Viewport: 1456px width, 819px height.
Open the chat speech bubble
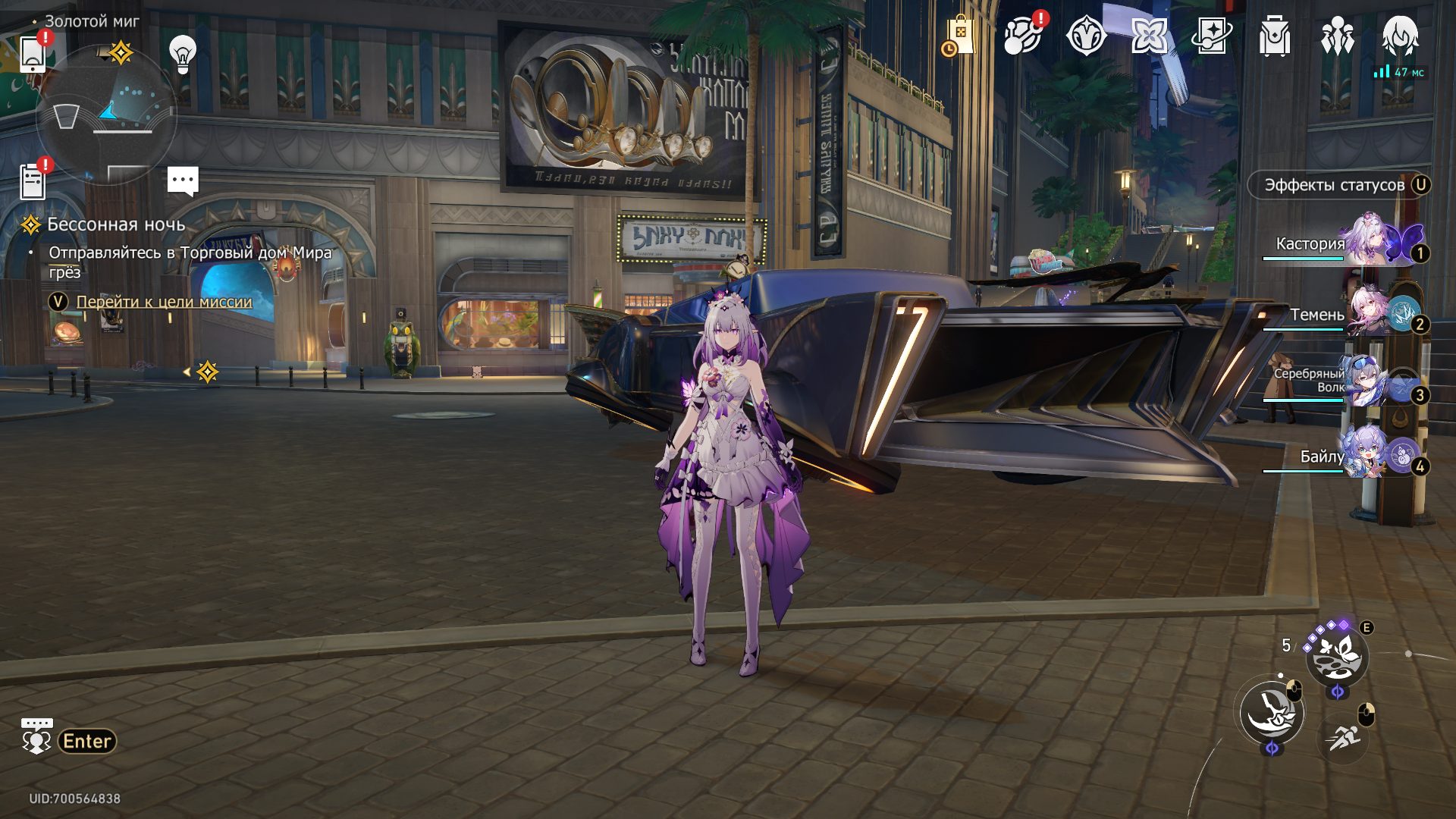click(x=183, y=180)
